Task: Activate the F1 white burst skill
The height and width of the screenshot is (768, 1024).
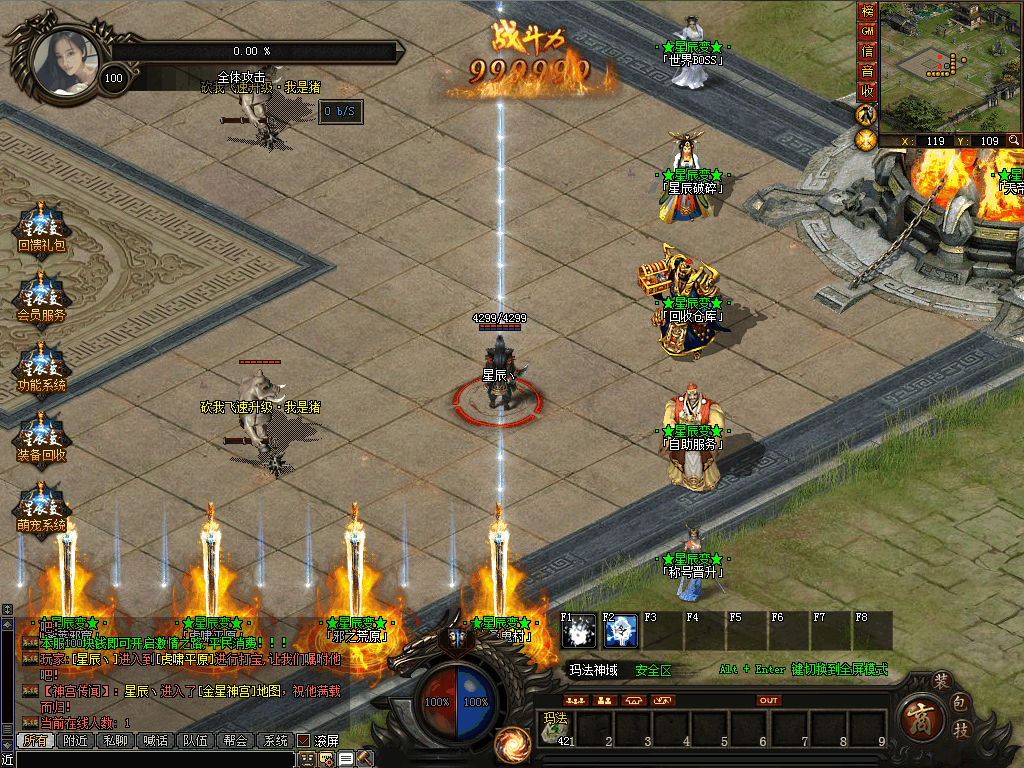Action: [579, 630]
